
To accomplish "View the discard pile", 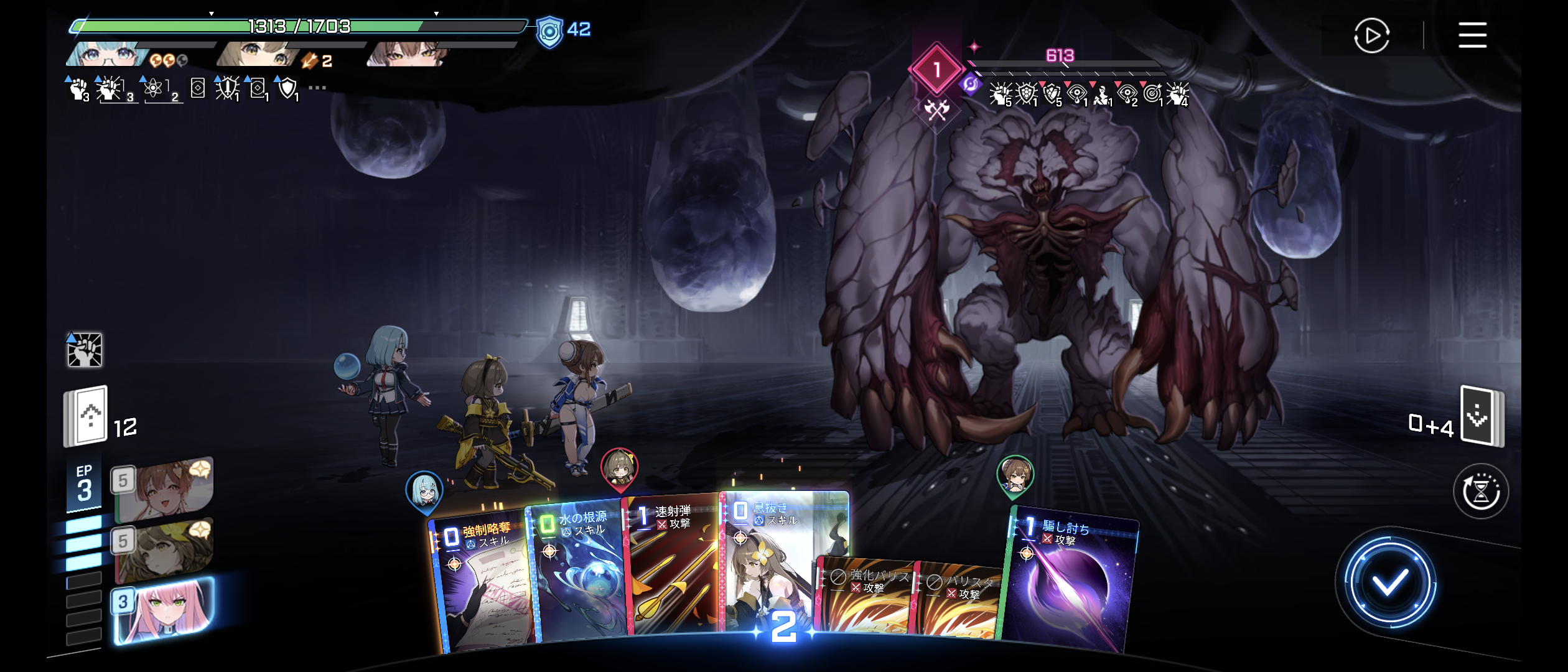I will coord(1482,416).
